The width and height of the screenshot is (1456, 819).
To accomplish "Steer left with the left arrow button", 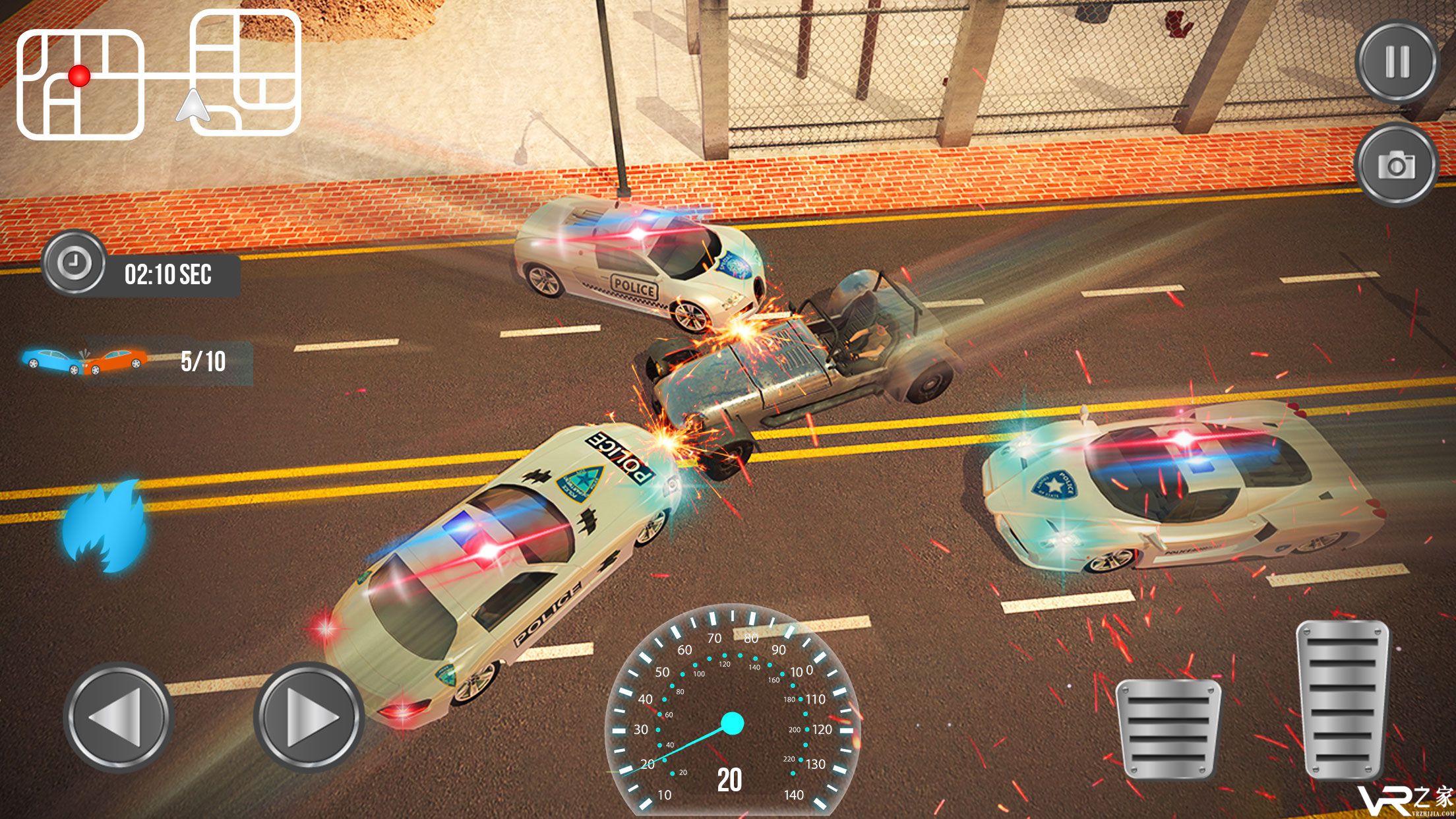I will pyautogui.click(x=118, y=717).
